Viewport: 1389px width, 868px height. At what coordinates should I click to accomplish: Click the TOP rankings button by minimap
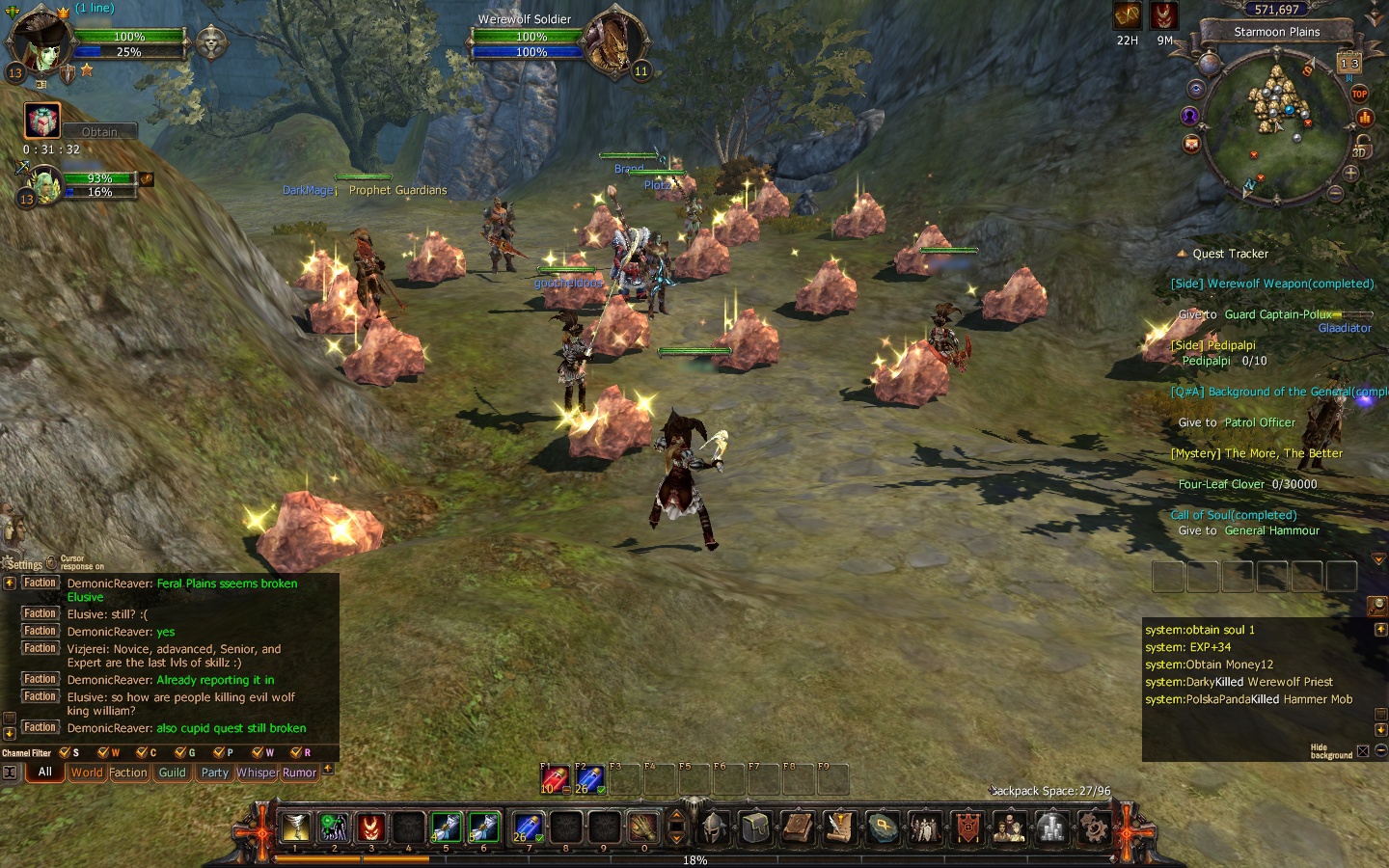(x=1359, y=94)
